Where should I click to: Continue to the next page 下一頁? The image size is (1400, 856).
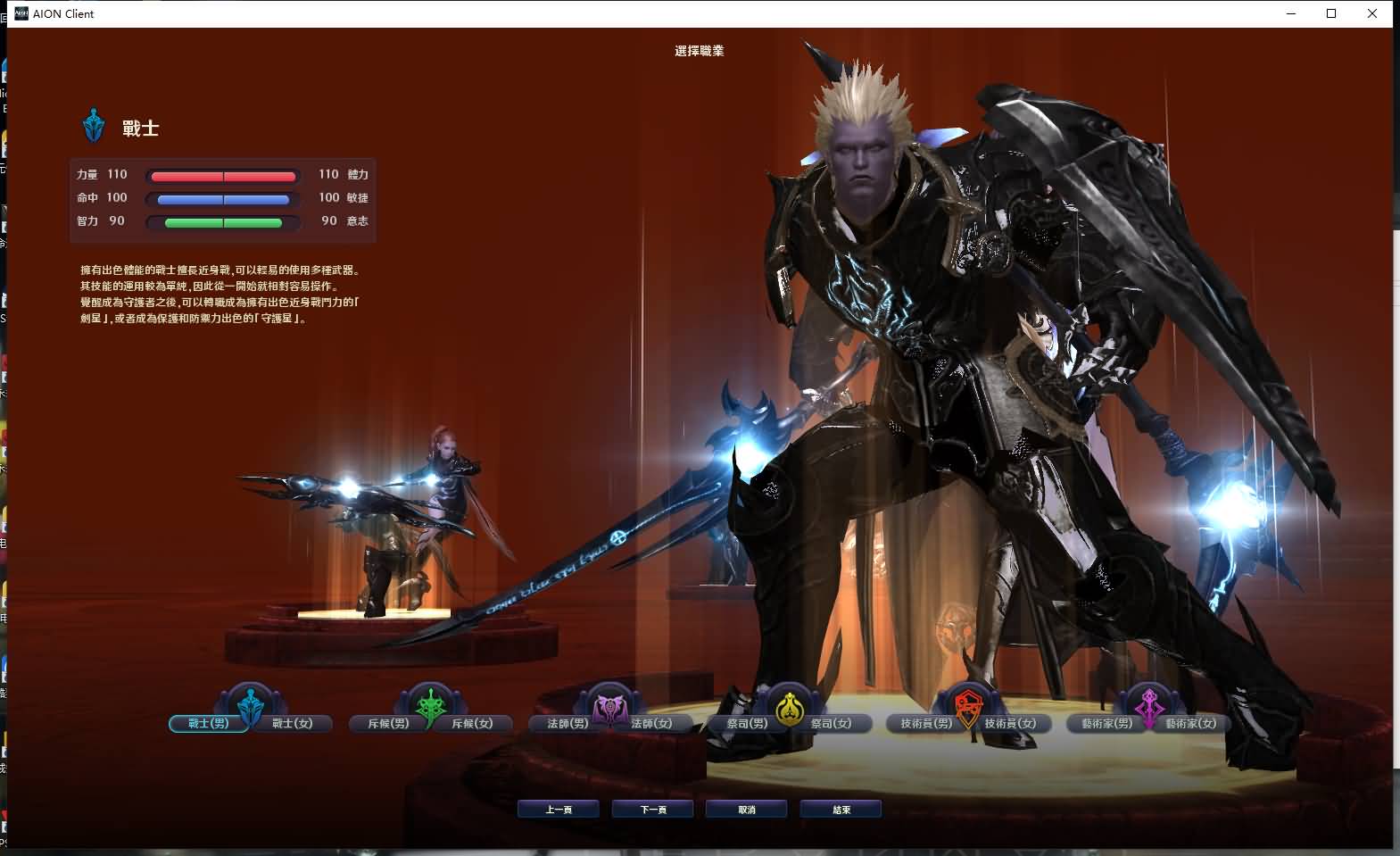coord(653,810)
